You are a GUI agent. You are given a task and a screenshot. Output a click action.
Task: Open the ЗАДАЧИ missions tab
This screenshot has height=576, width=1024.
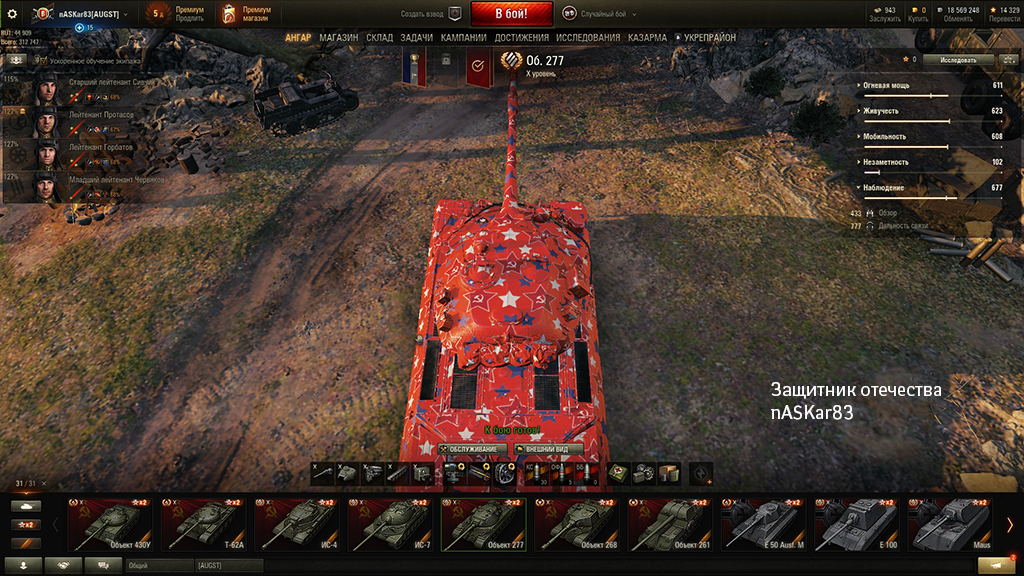point(416,38)
